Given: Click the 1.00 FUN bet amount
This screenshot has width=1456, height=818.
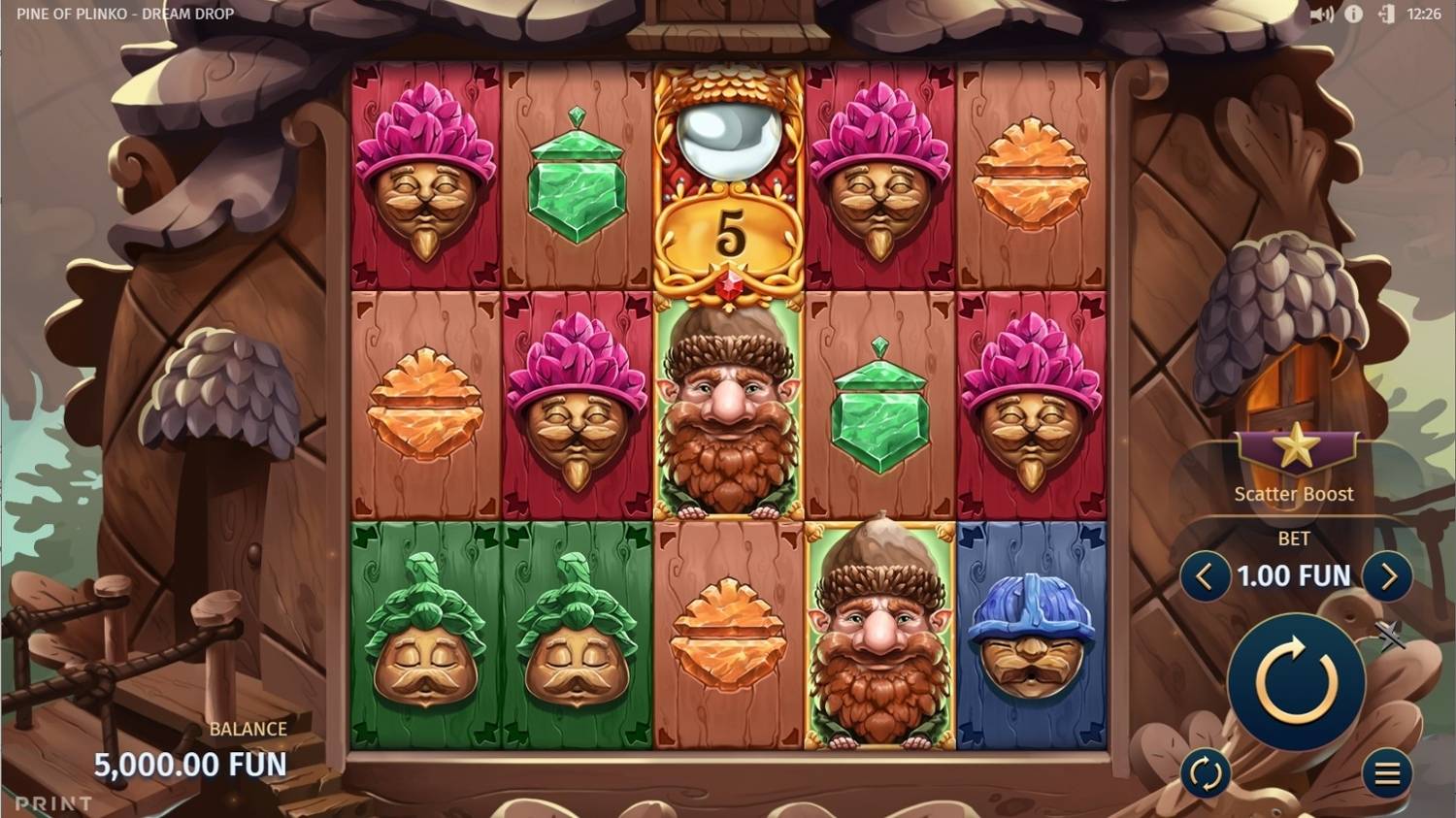Looking at the screenshot, I should pyautogui.click(x=1294, y=575).
